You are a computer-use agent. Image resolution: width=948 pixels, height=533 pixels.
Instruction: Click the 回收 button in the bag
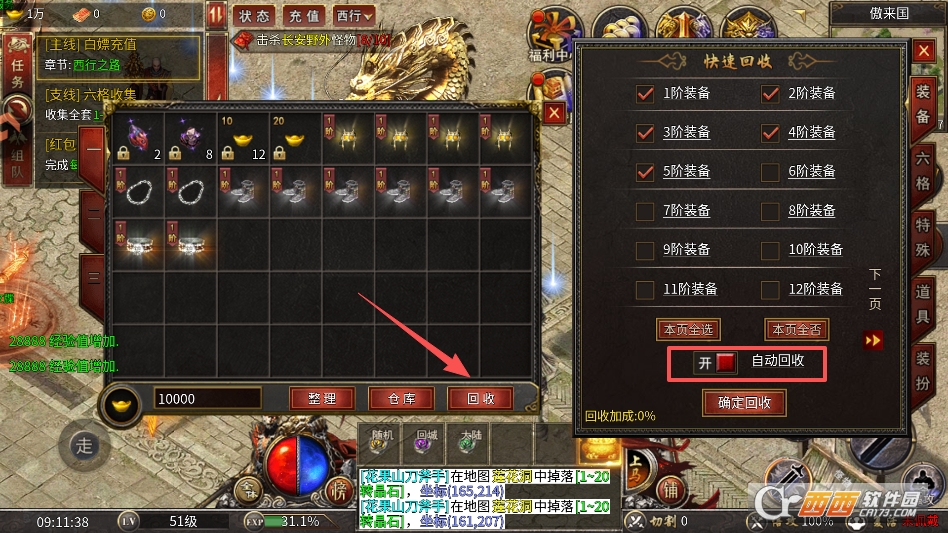pyautogui.click(x=480, y=398)
